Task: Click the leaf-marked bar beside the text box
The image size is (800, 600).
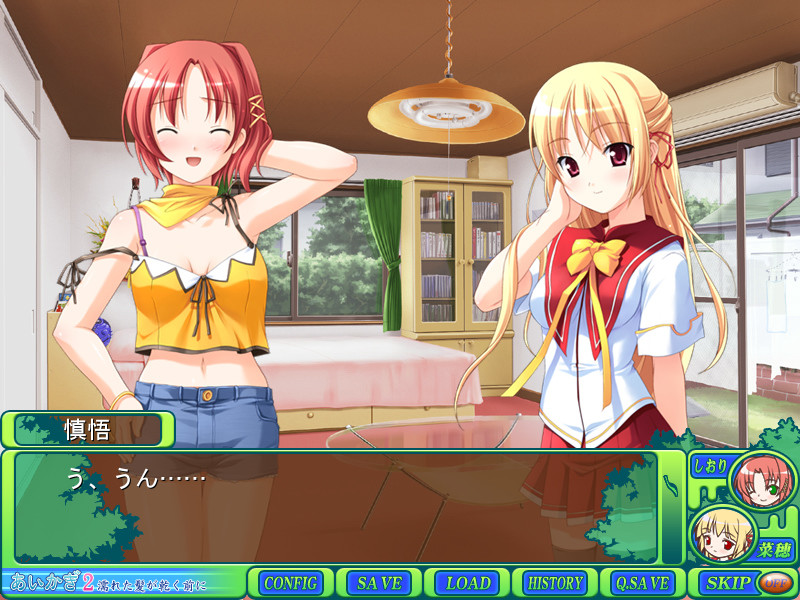Action: click(x=672, y=507)
